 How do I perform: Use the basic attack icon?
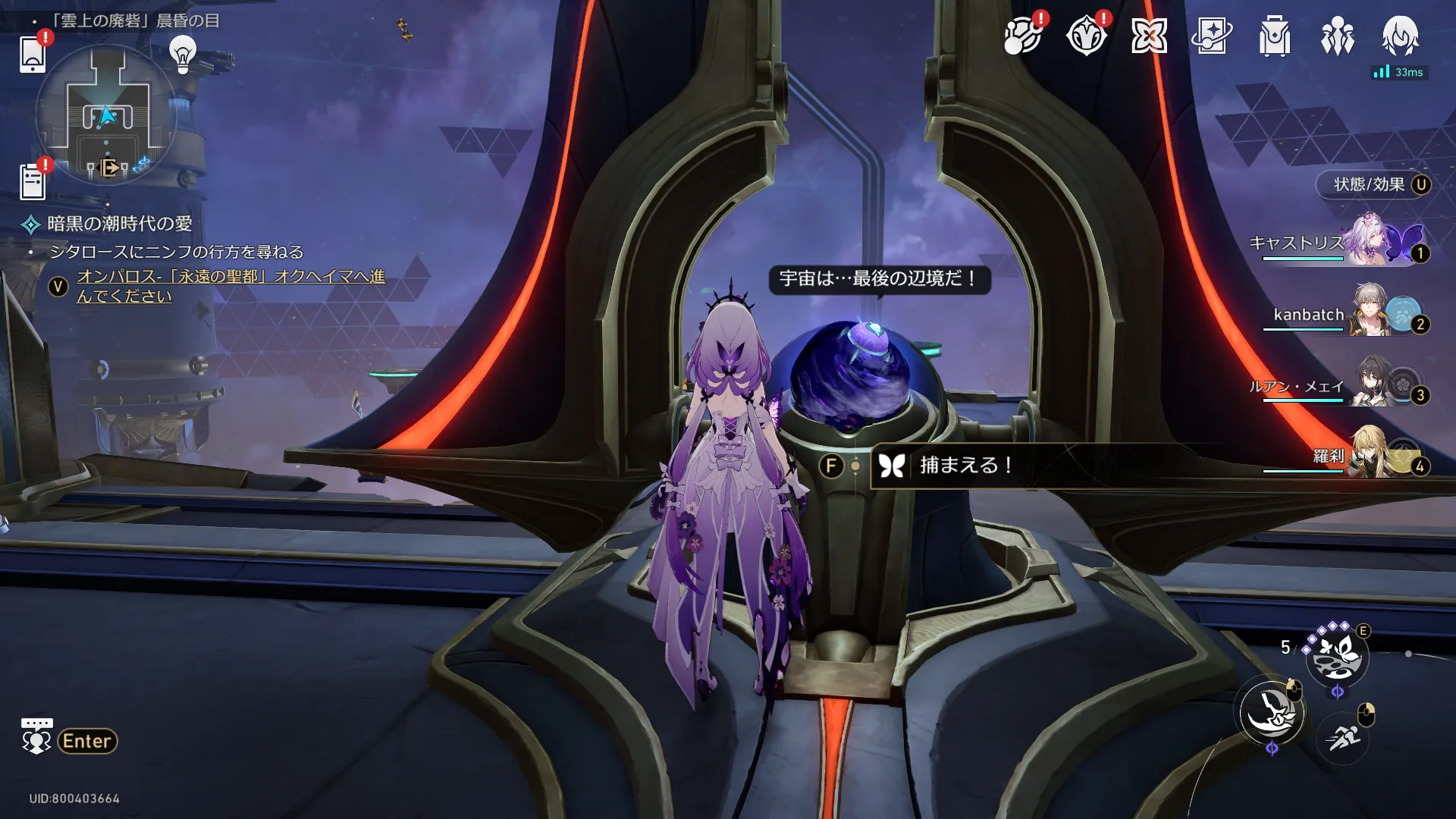coord(1272,713)
